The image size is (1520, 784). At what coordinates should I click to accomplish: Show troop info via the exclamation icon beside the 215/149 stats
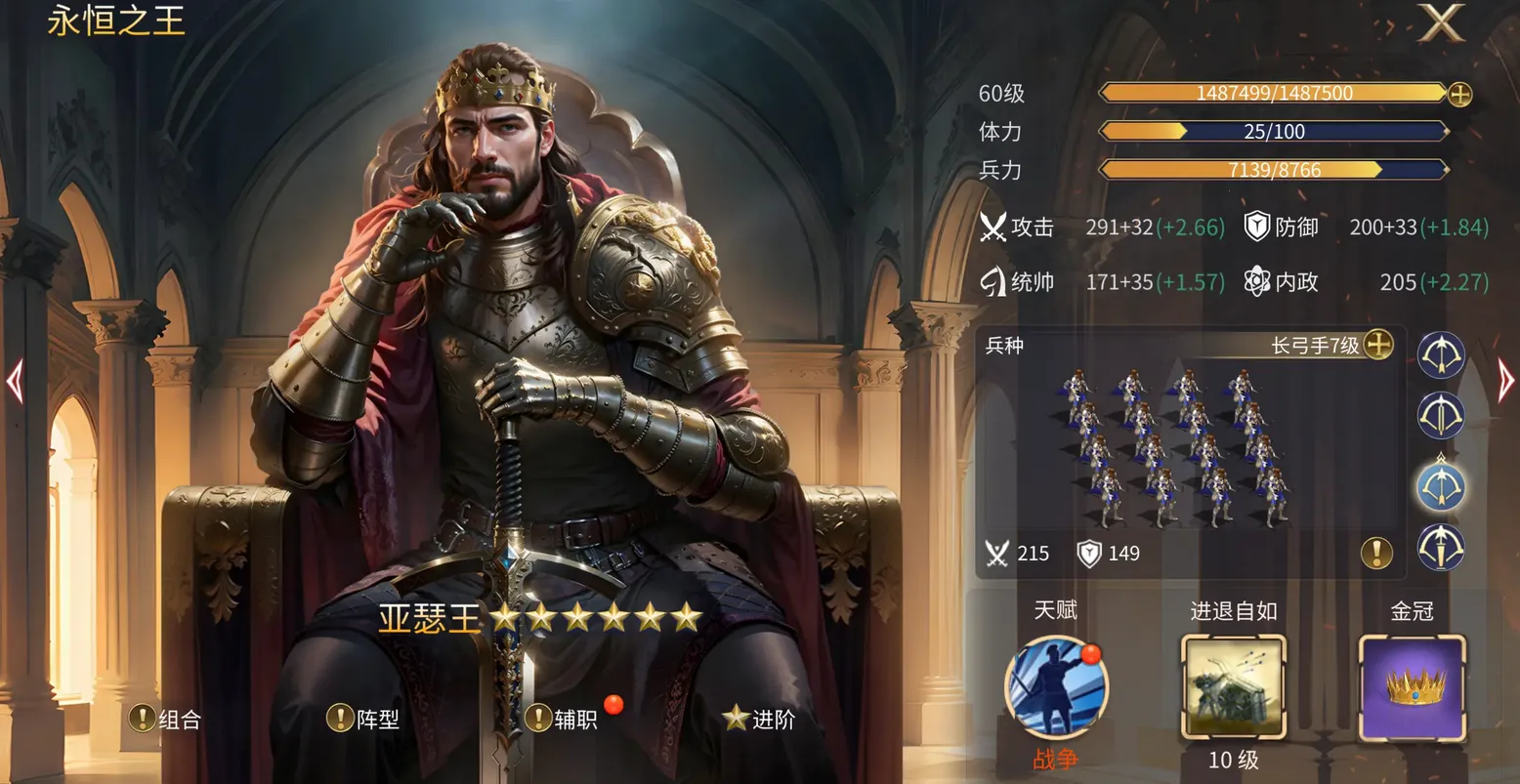pyautogui.click(x=1376, y=554)
